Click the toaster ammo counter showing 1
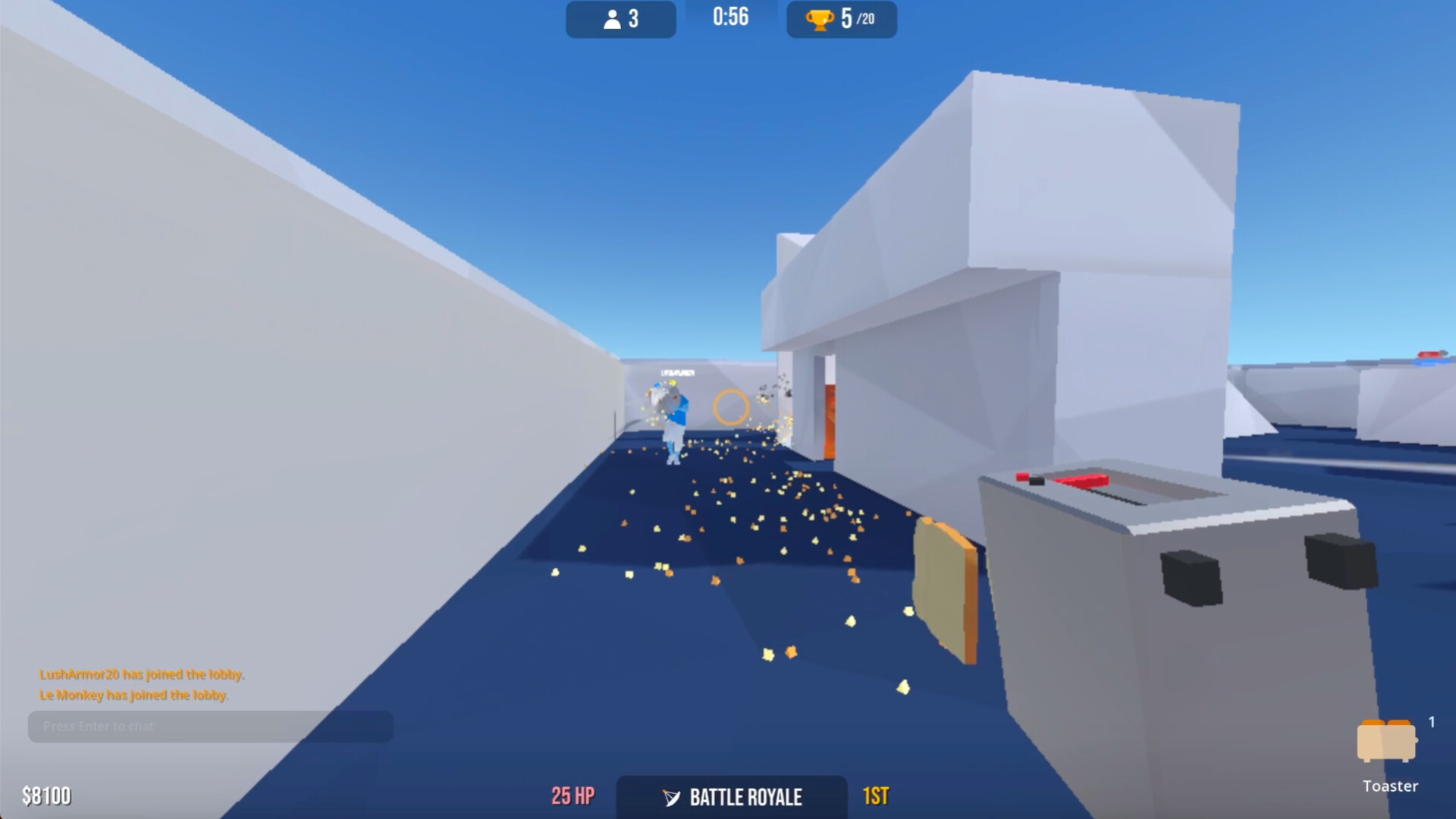1456x819 pixels. pyautogui.click(x=1432, y=723)
